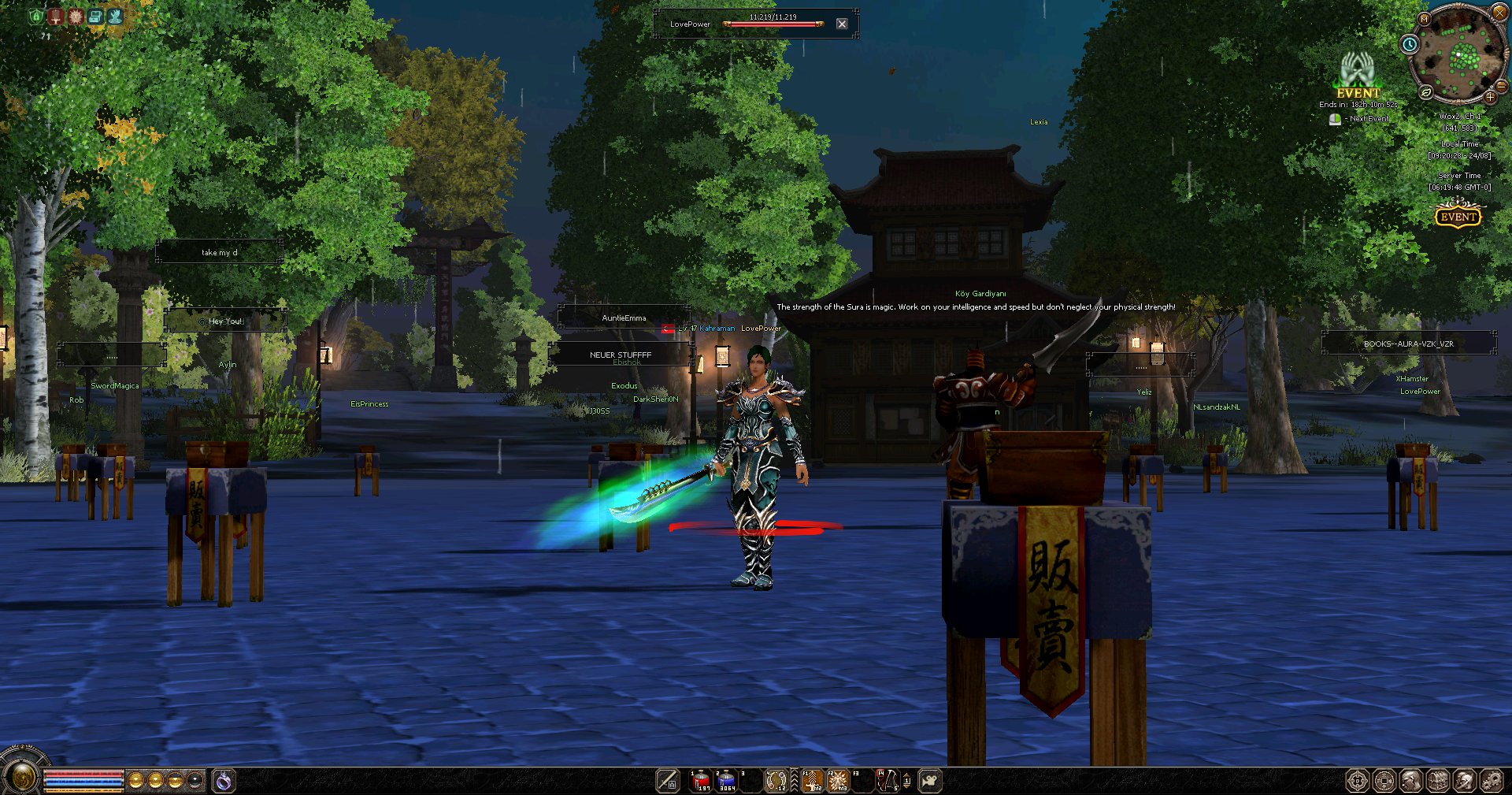The height and width of the screenshot is (795, 1512).
Task: Activate the F1 sword skill
Action: [x=813, y=781]
